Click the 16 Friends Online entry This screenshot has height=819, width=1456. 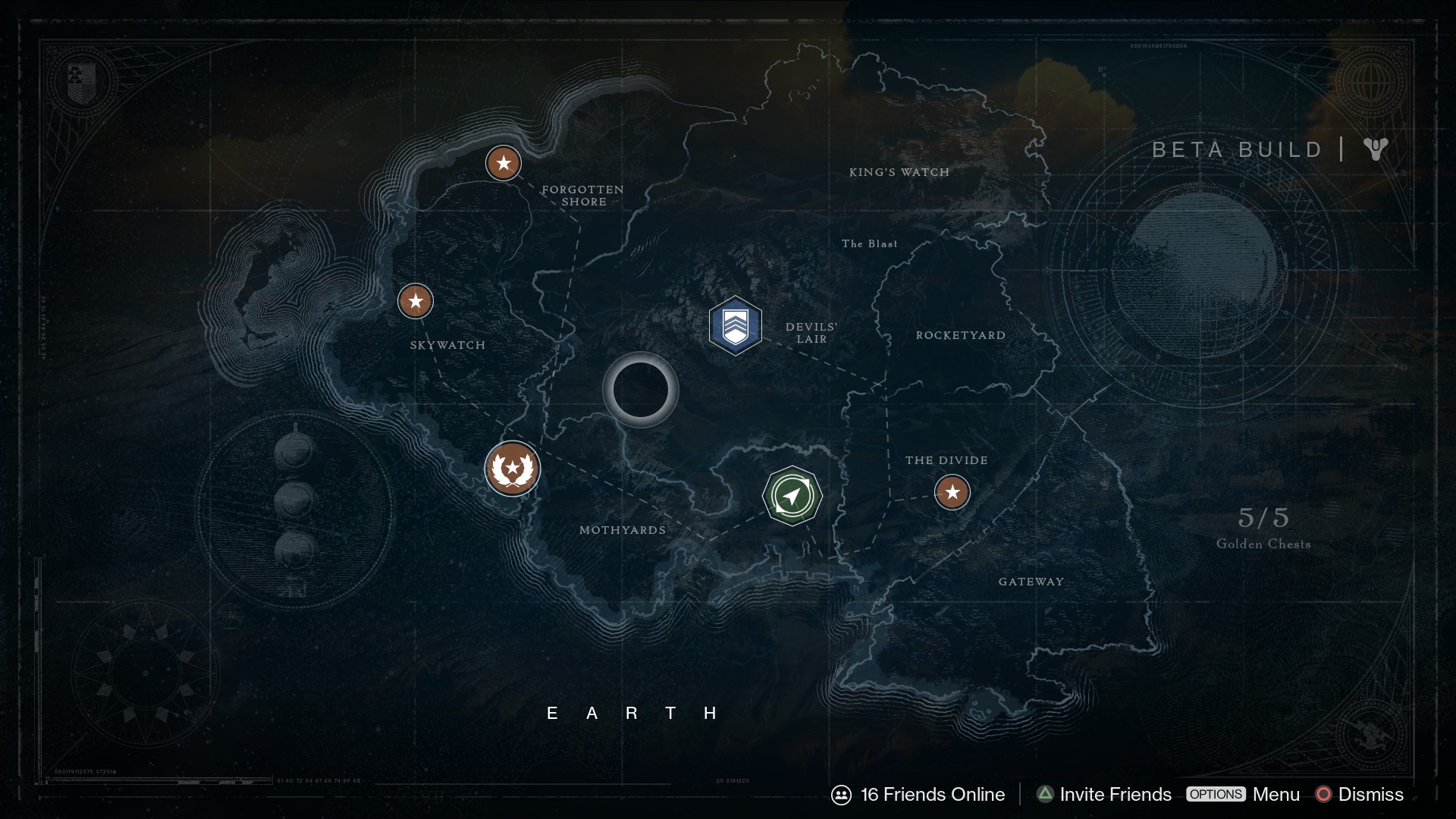point(931,795)
